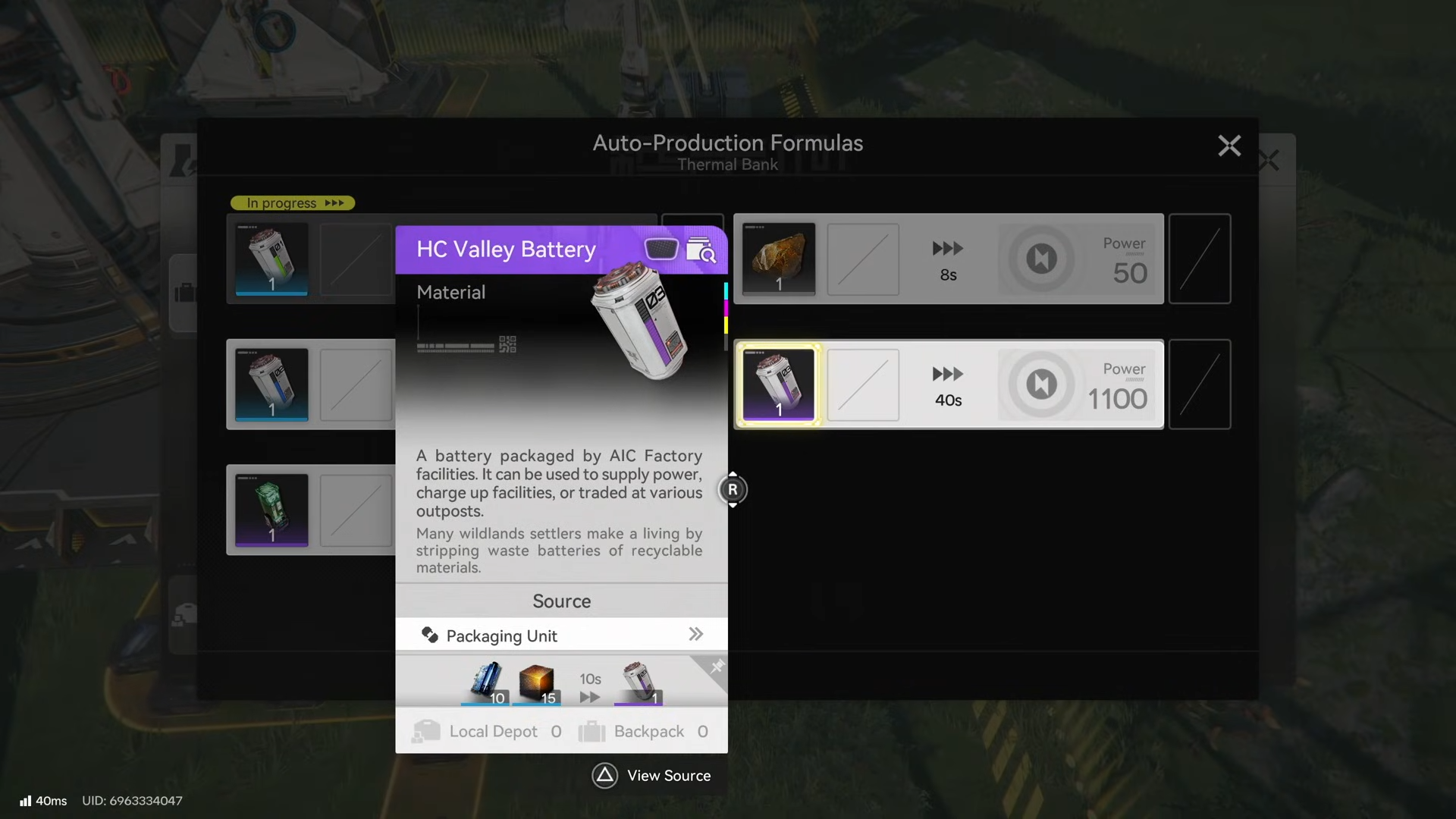Click the item lookup magnifier icon
The width and height of the screenshot is (1456, 819).
coord(701,249)
